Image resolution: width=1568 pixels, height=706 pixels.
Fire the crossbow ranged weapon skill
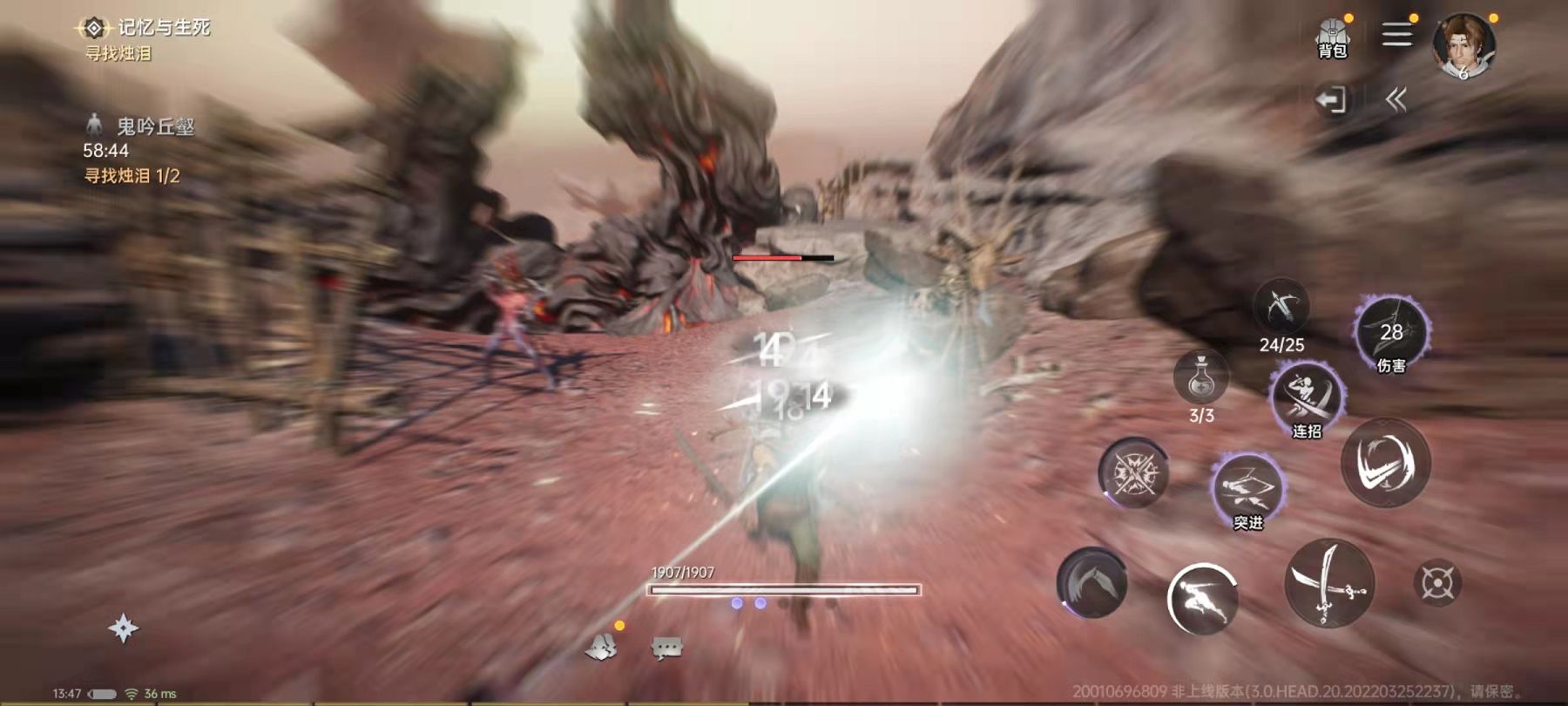click(1281, 308)
